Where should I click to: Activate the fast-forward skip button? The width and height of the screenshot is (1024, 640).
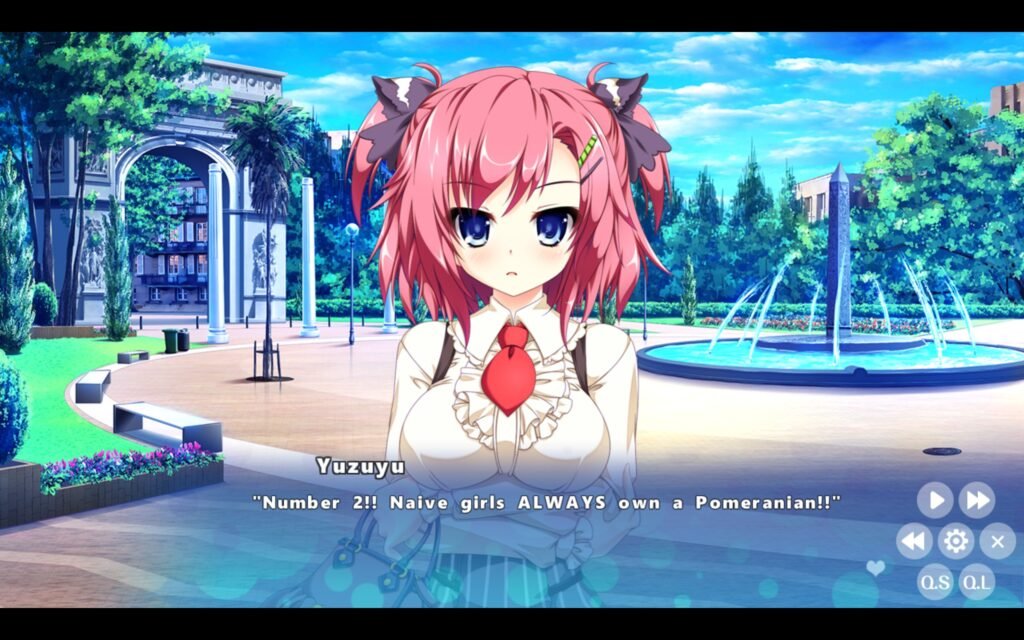977,500
